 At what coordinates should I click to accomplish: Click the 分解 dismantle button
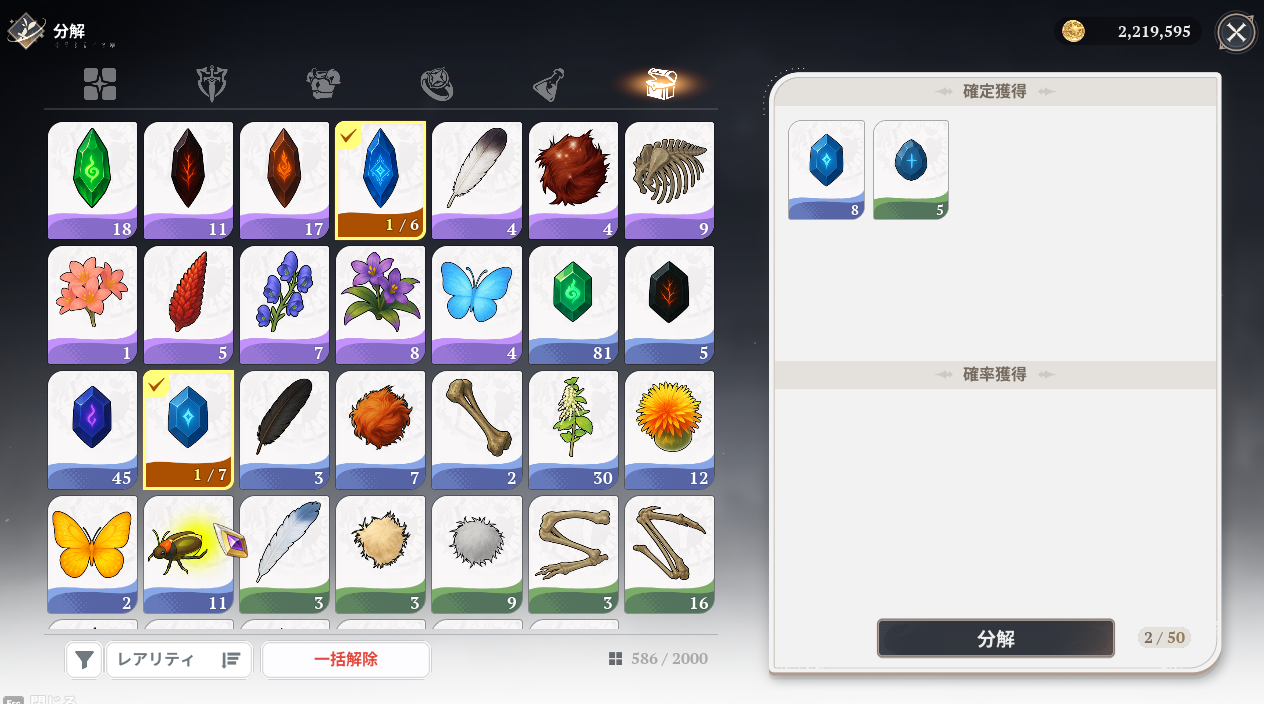tap(995, 638)
